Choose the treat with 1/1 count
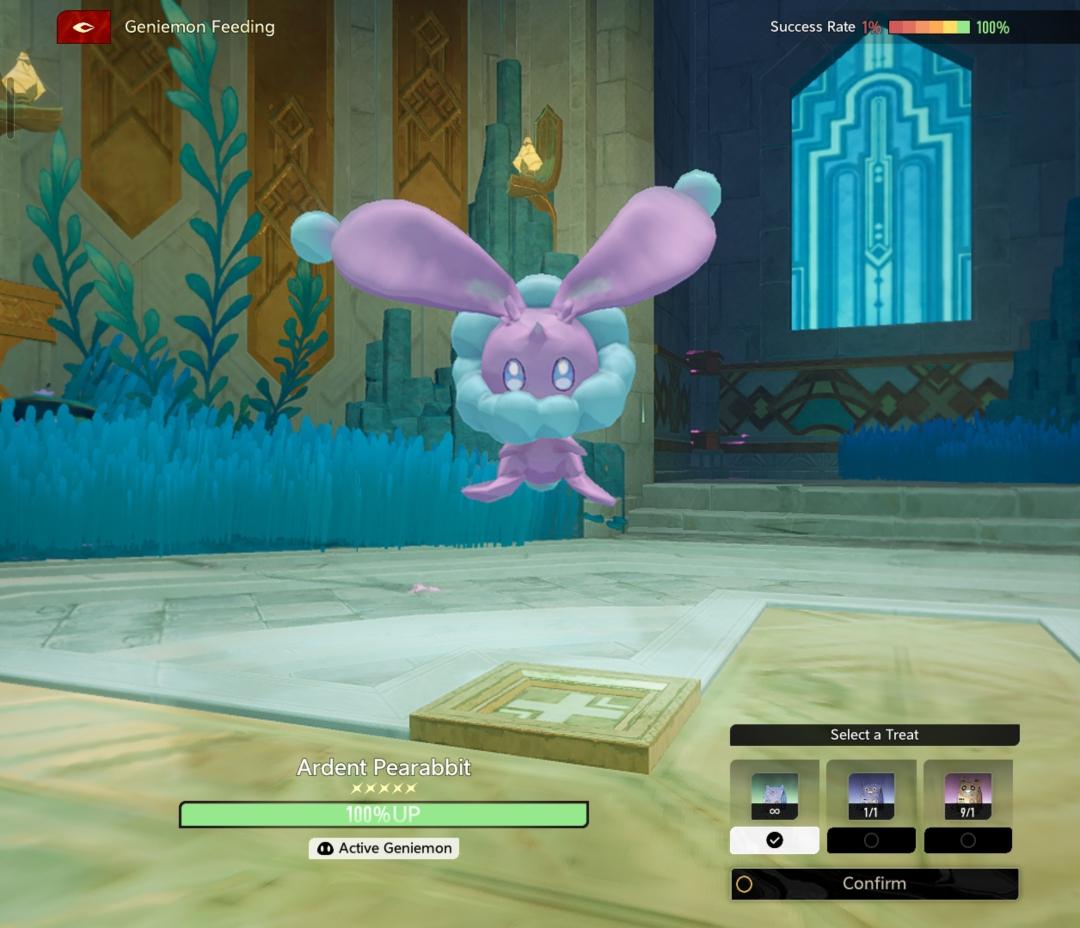Screen dimensions: 1080x928 871,794
